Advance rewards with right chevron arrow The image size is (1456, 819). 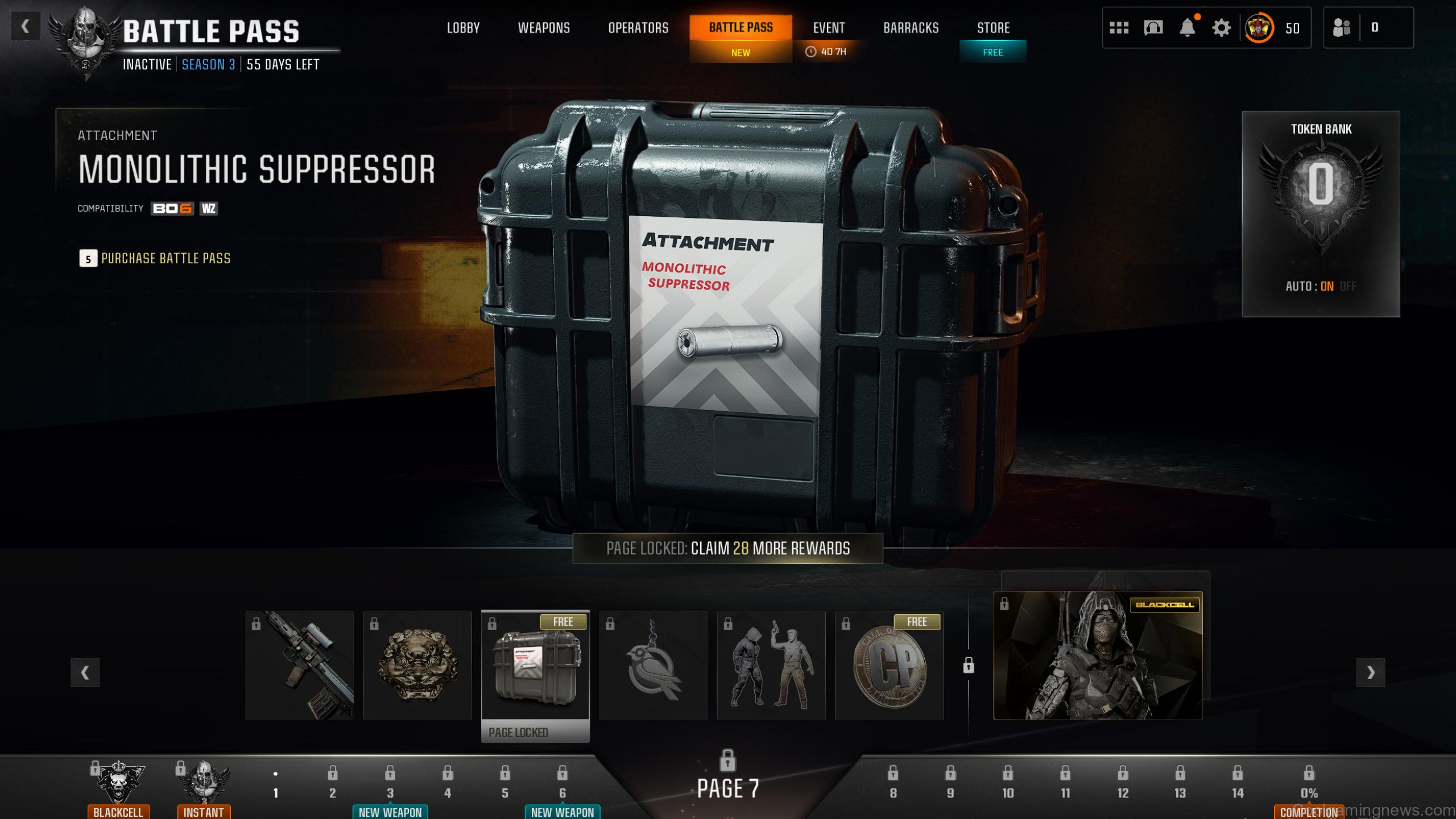tap(1372, 672)
